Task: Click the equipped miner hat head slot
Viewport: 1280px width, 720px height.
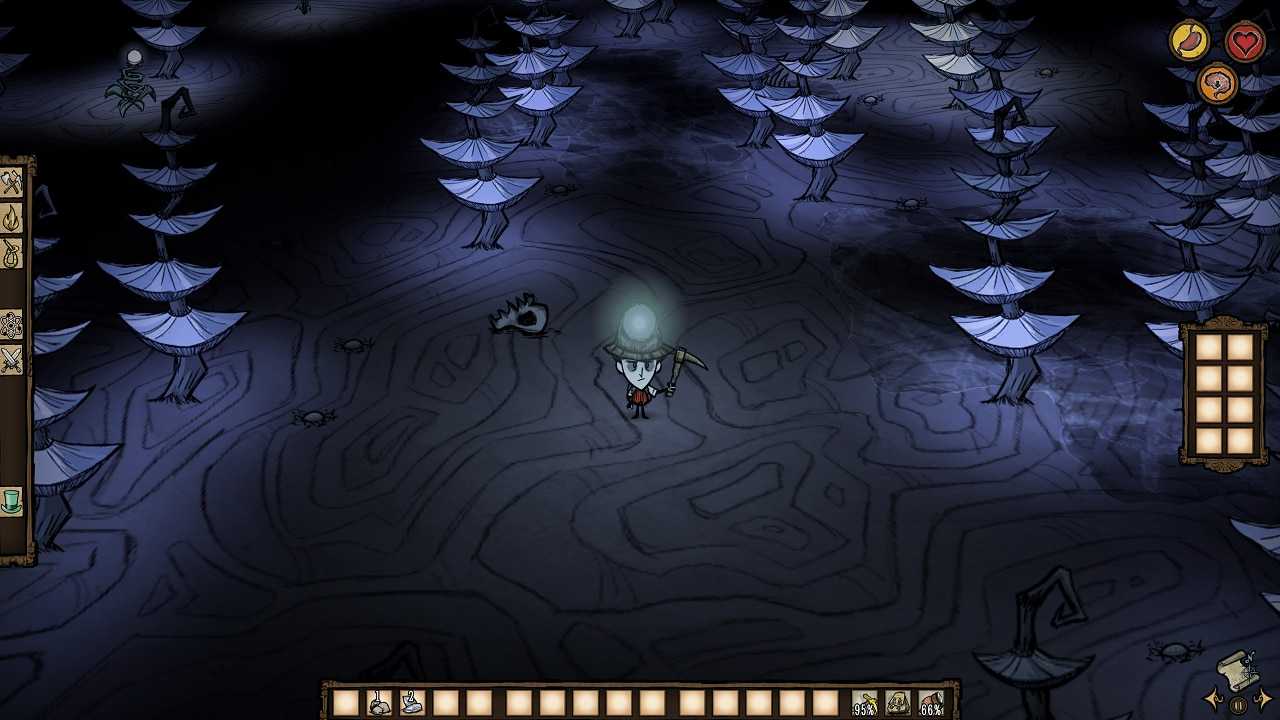Action: [x=931, y=703]
